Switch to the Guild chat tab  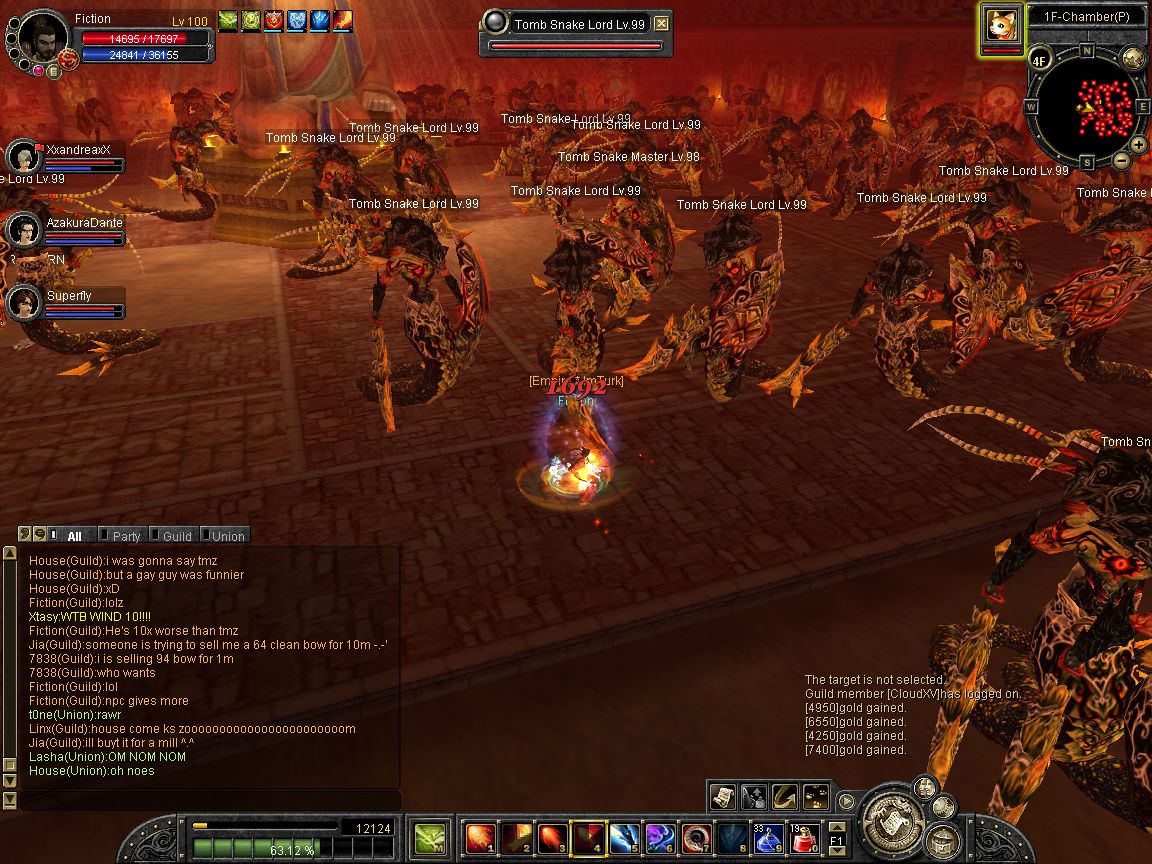coord(176,536)
